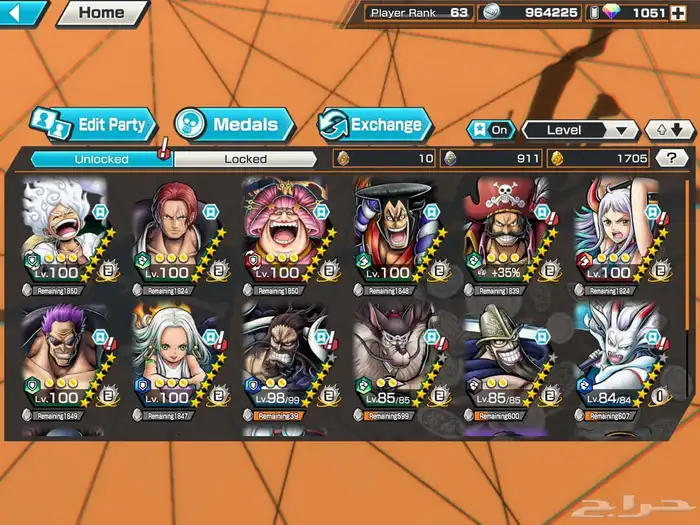Go back with the blue arrow button

tap(22, 13)
